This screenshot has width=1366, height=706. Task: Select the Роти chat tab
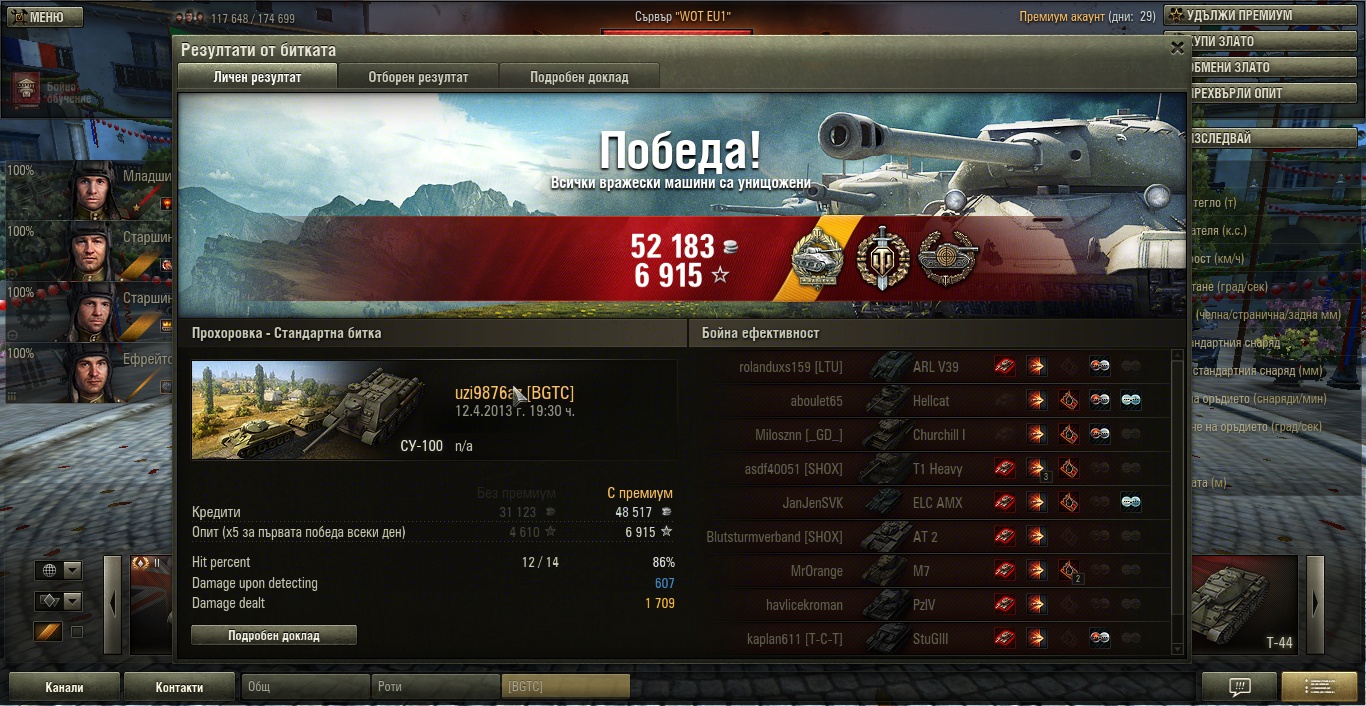click(x=436, y=687)
